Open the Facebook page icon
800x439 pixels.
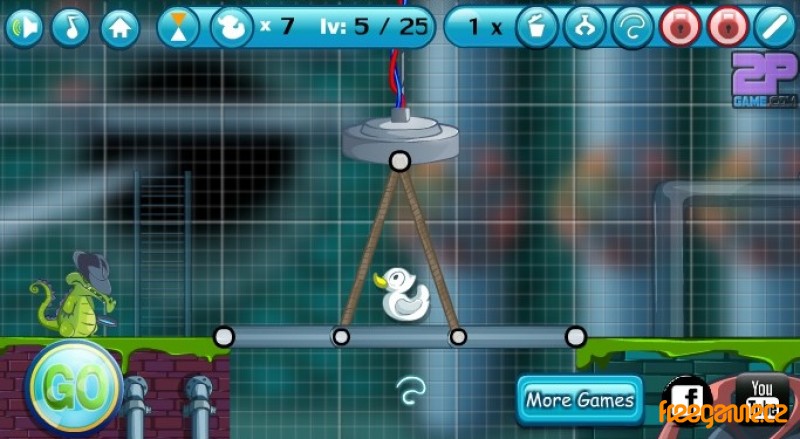[688, 398]
